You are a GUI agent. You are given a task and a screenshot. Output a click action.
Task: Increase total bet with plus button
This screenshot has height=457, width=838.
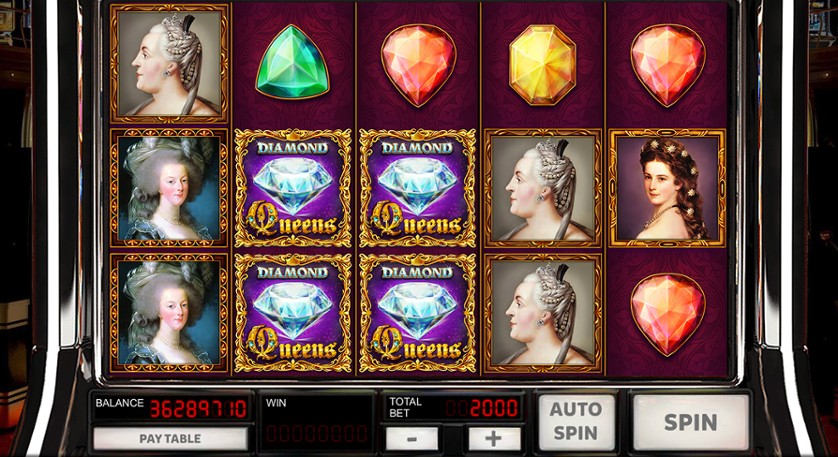click(x=494, y=438)
